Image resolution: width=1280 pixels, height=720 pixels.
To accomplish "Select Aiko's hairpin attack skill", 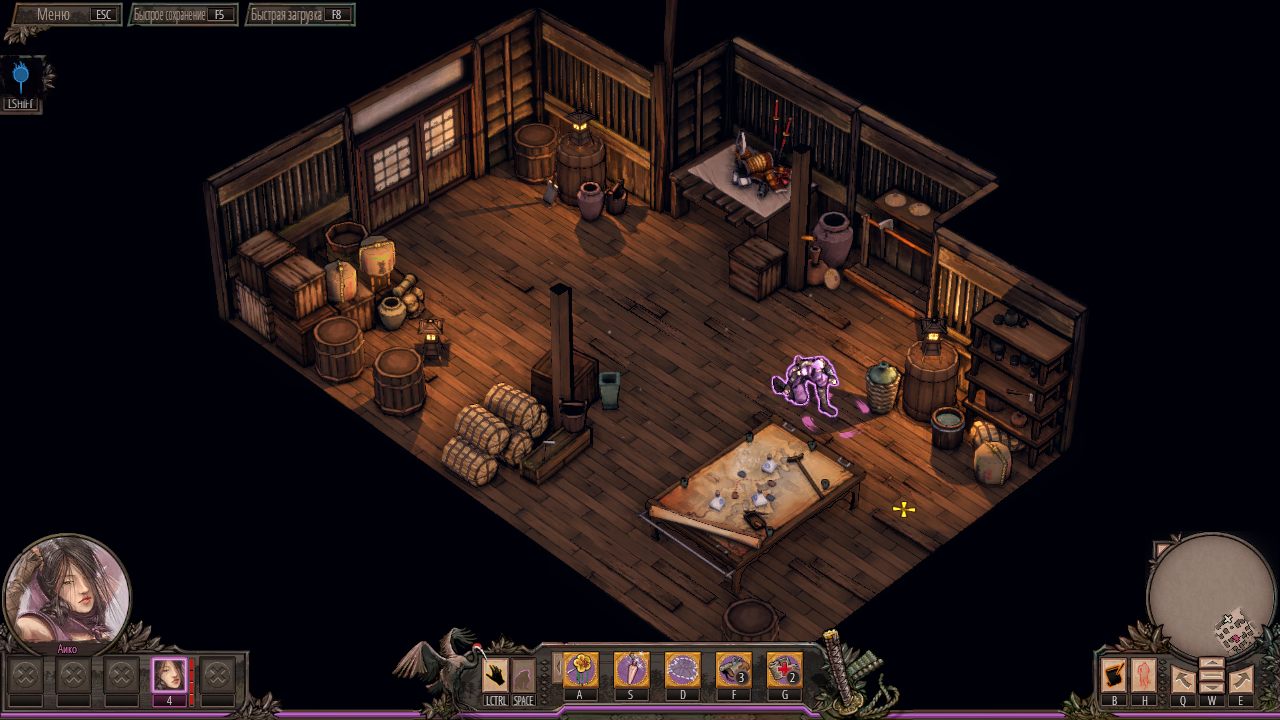I will [632, 667].
